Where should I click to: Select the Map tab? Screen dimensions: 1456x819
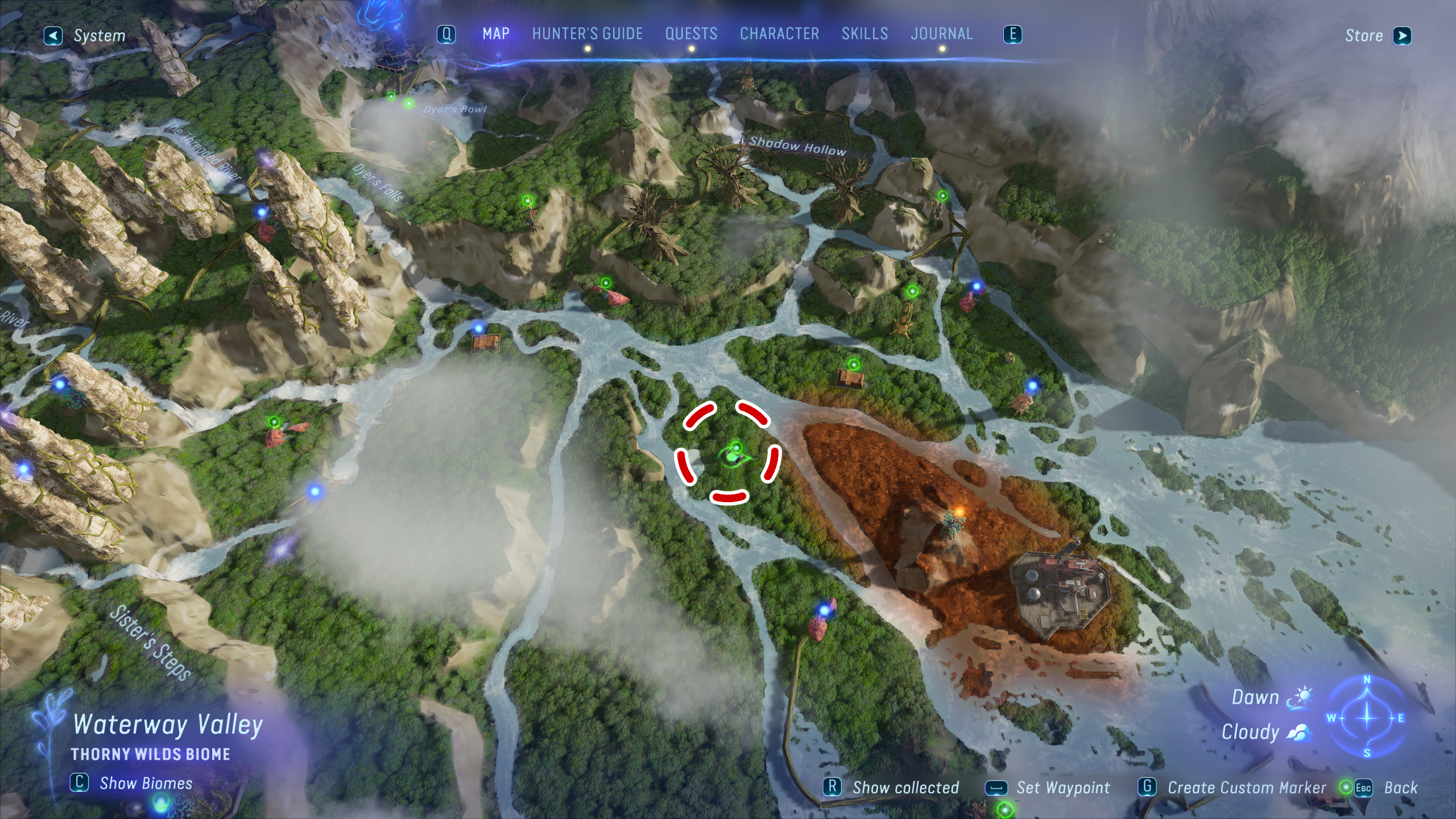click(x=496, y=34)
